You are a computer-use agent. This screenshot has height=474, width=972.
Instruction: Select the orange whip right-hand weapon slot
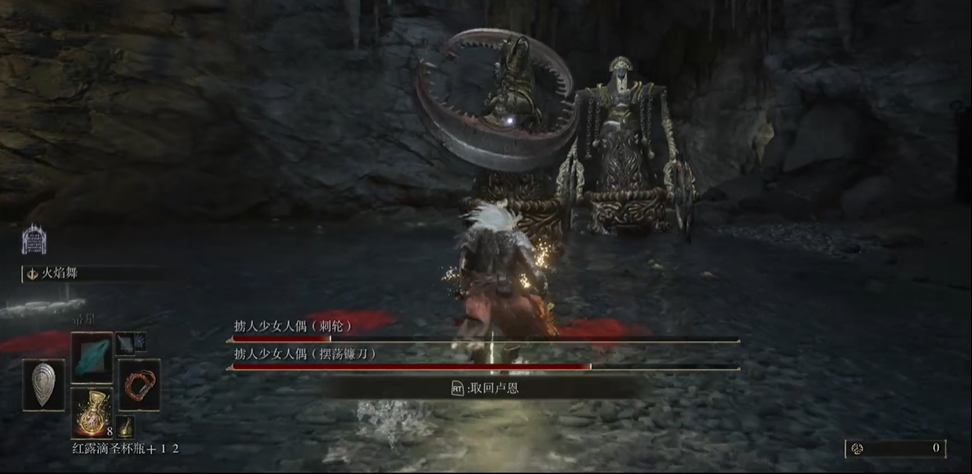[139, 384]
